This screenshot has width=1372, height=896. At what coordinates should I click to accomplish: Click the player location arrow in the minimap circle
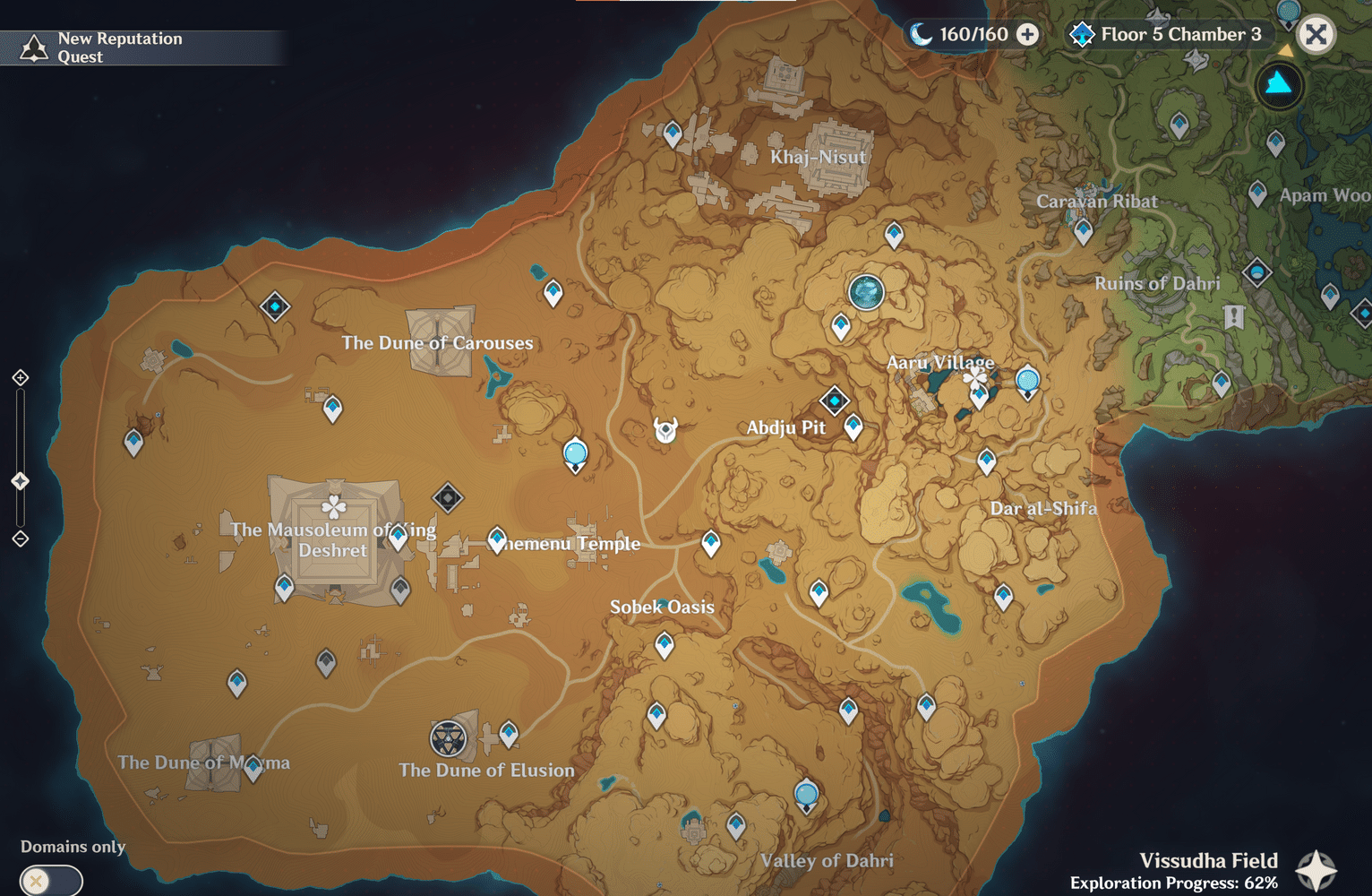coord(1278,85)
